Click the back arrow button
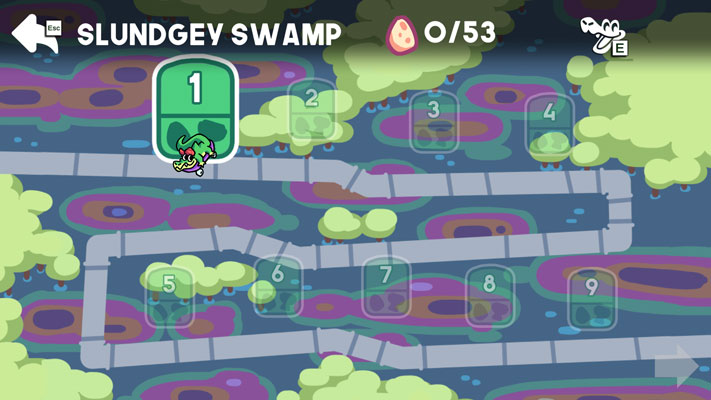The height and width of the screenshot is (400, 711). [36, 32]
